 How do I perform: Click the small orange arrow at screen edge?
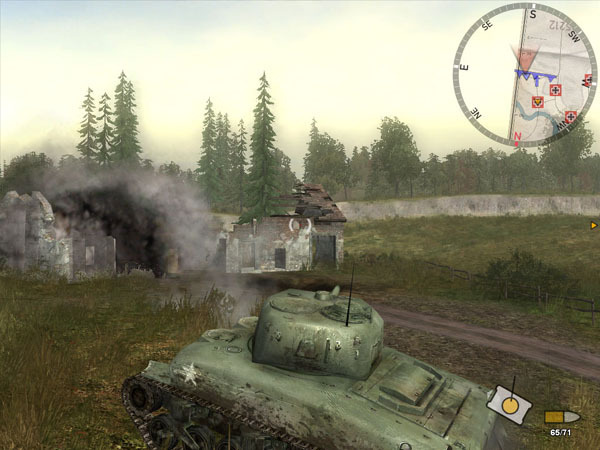coord(594,226)
